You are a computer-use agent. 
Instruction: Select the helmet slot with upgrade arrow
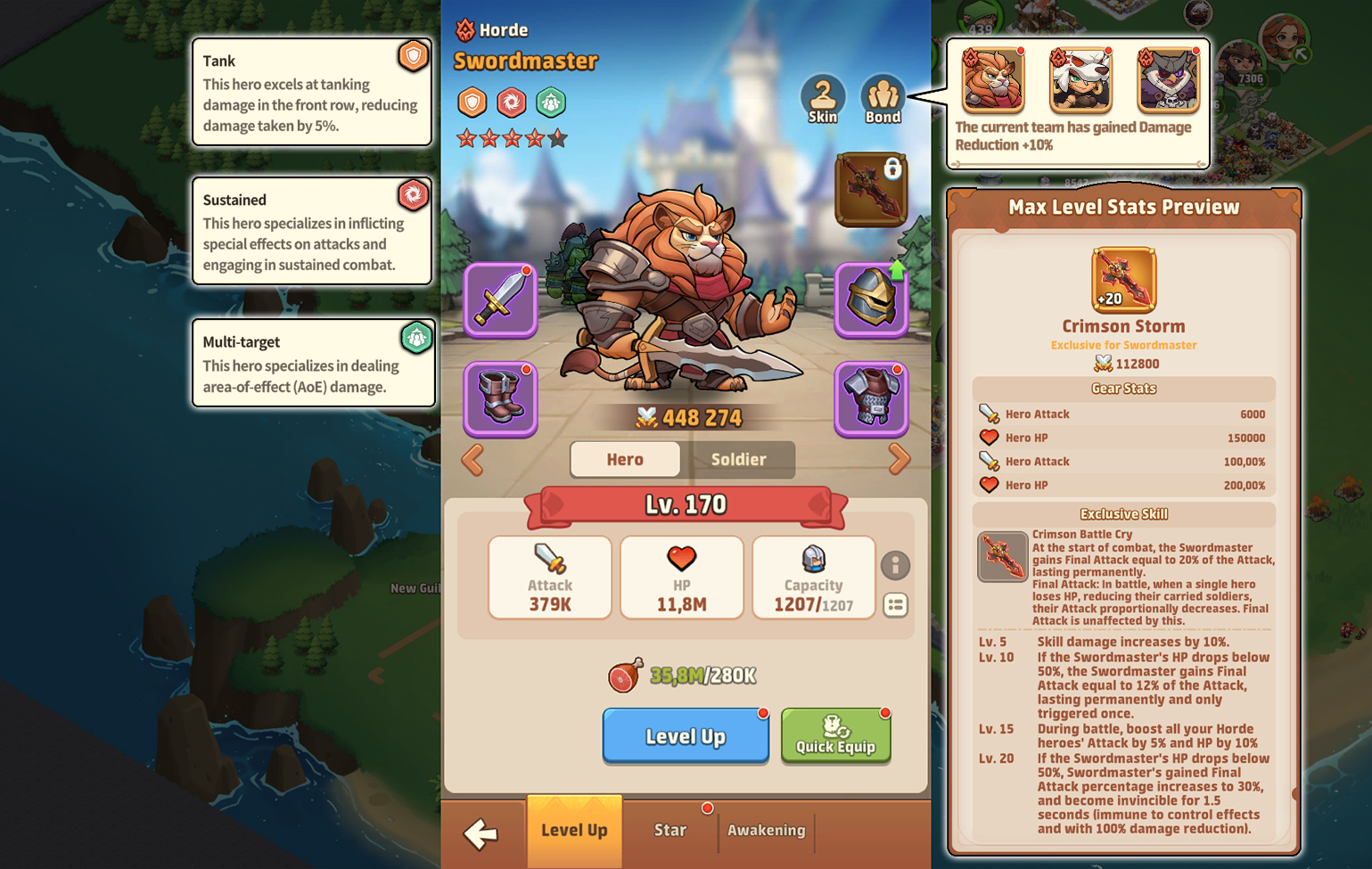pos(871,299)
